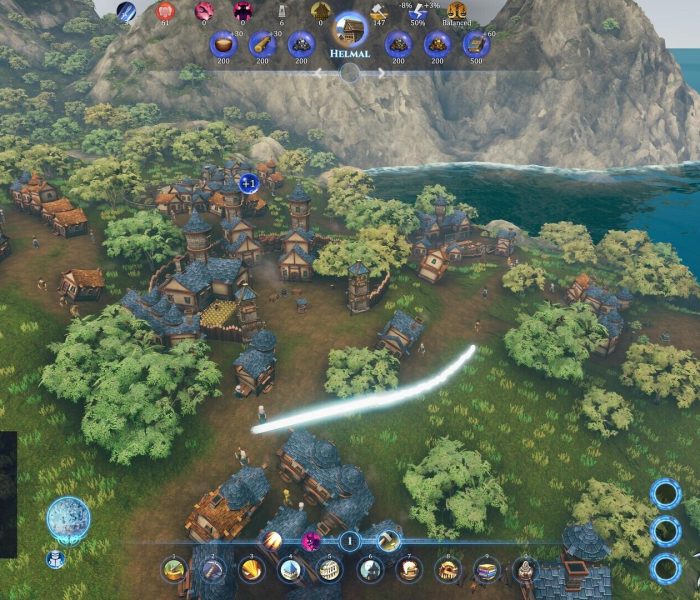Open the hammer build category

pyautogui.click(x=388, y=541)
